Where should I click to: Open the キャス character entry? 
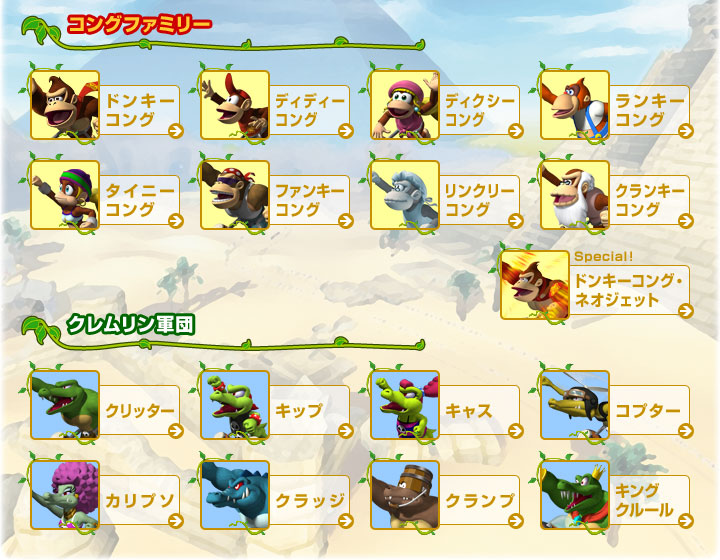click(x=445, y=406)
